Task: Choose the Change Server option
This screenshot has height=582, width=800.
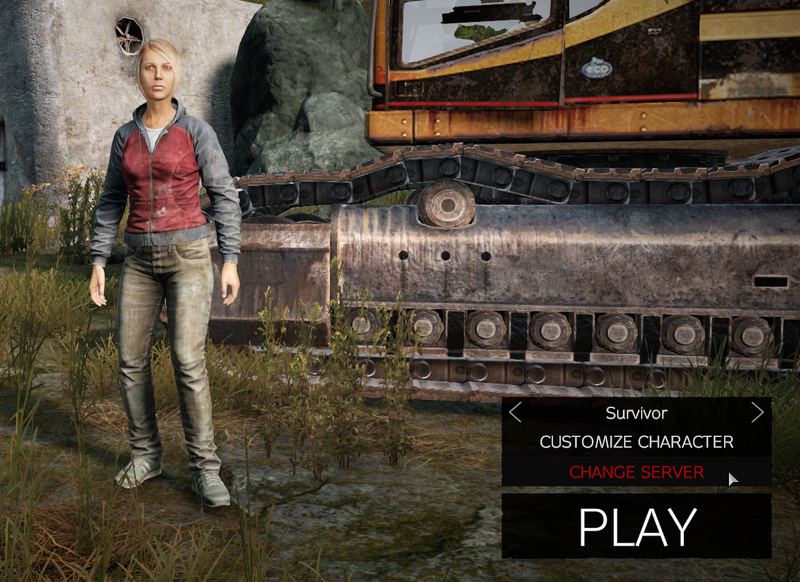Action: pyautogui.click(x=636, y=472)
